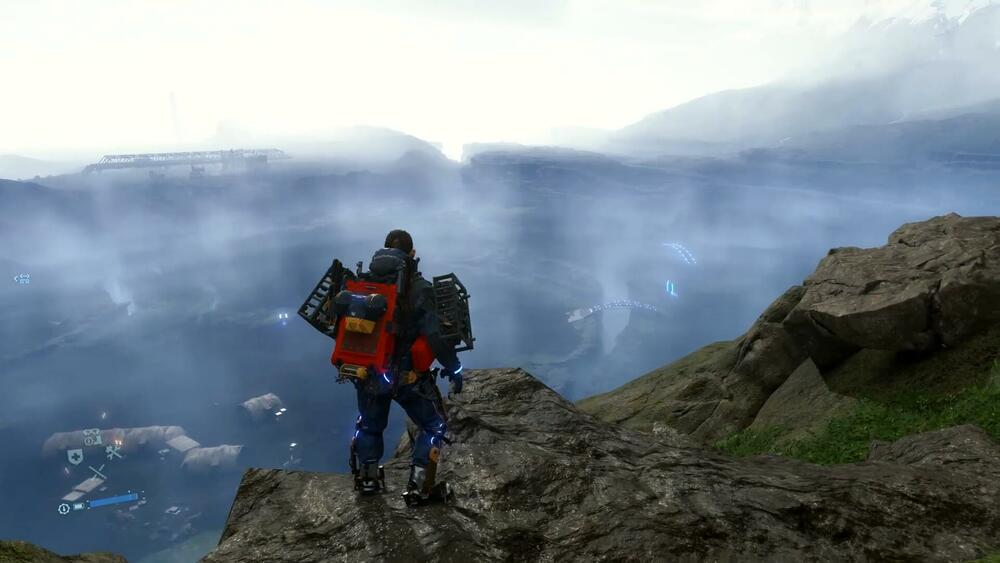Select the shield with cross marker
Screen dimensions: 1000x563
pos(75,456)
